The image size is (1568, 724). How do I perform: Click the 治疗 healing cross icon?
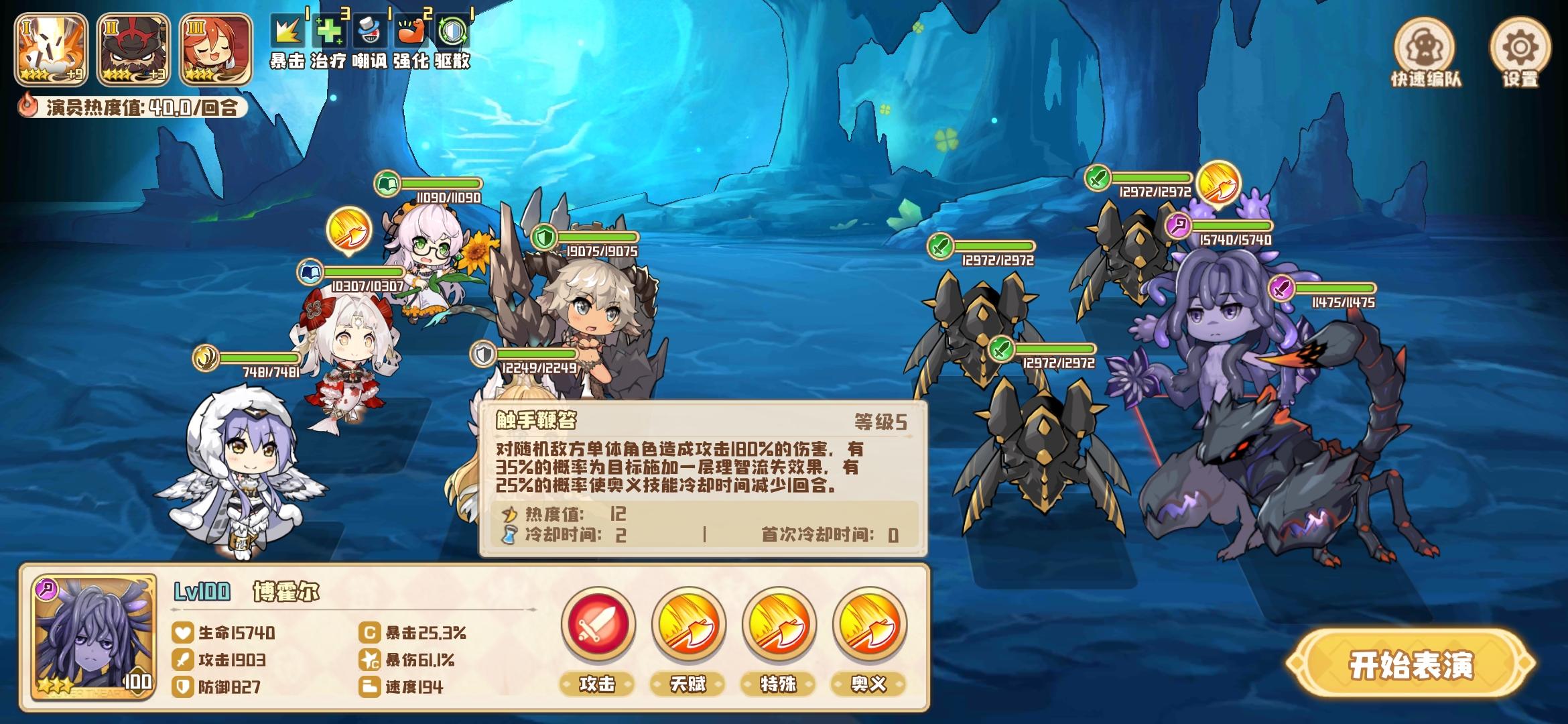[330, 32]
